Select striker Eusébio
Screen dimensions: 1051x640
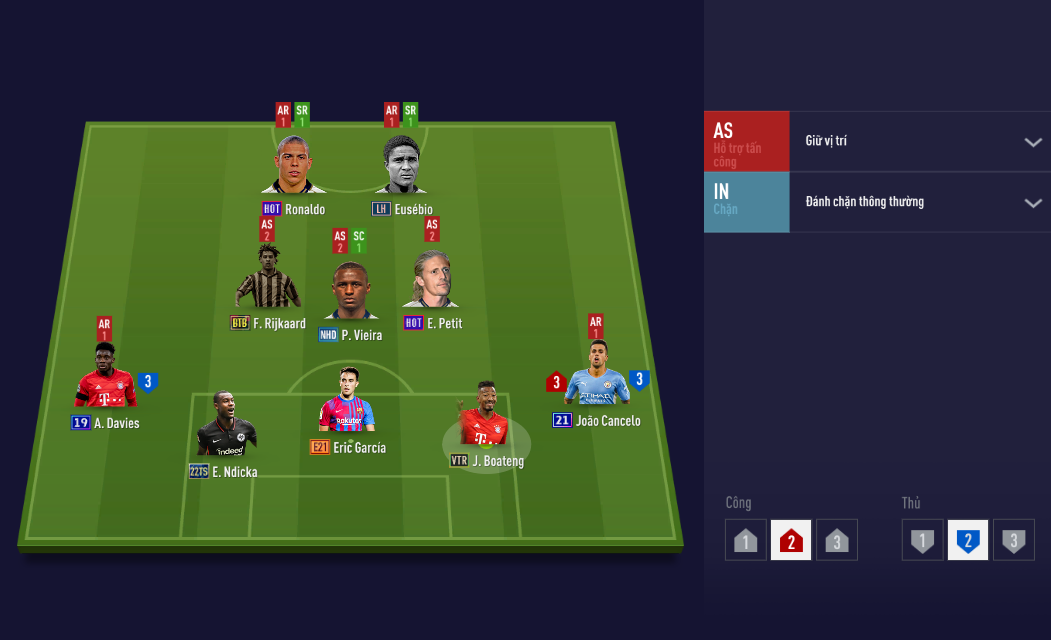pyautogui.click(x=402, y=166)
